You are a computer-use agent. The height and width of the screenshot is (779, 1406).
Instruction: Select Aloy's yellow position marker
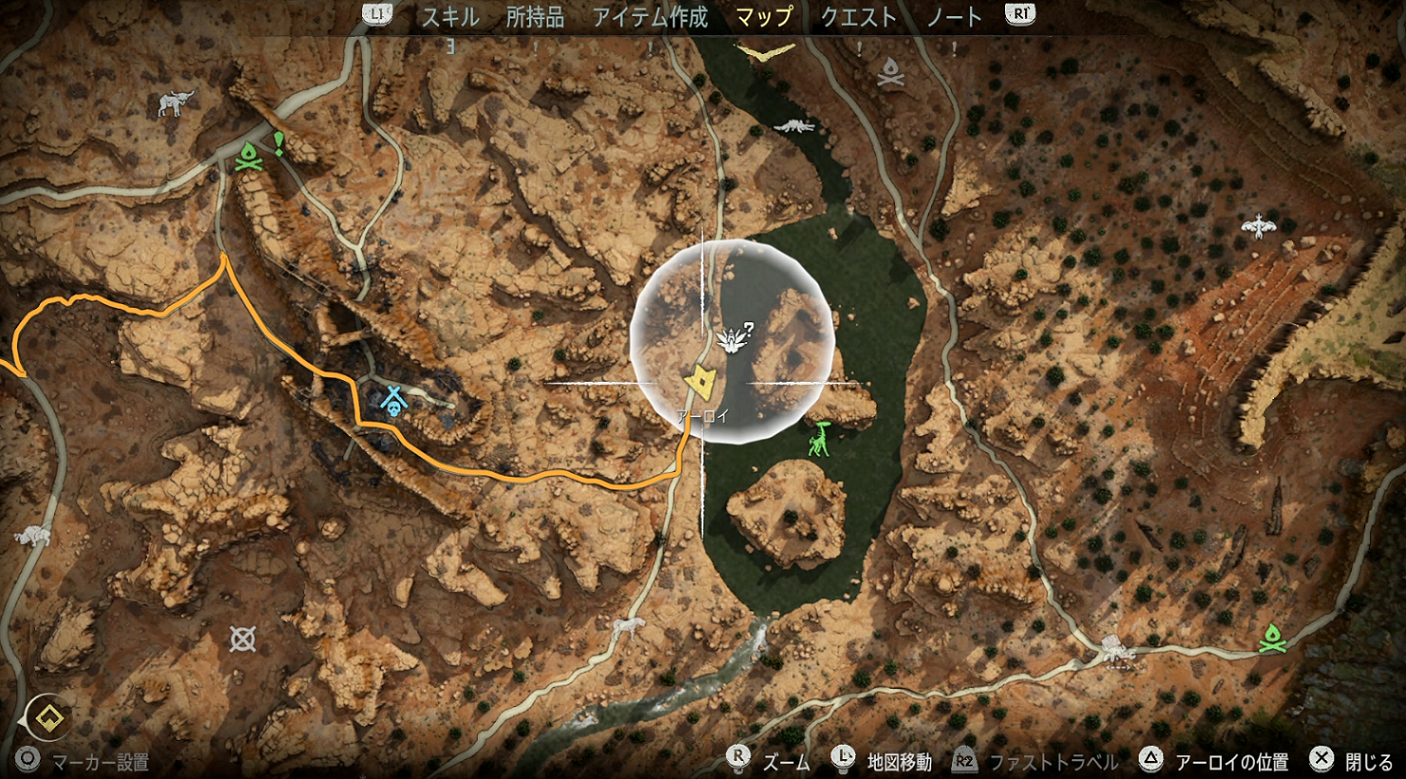[700, 382]
